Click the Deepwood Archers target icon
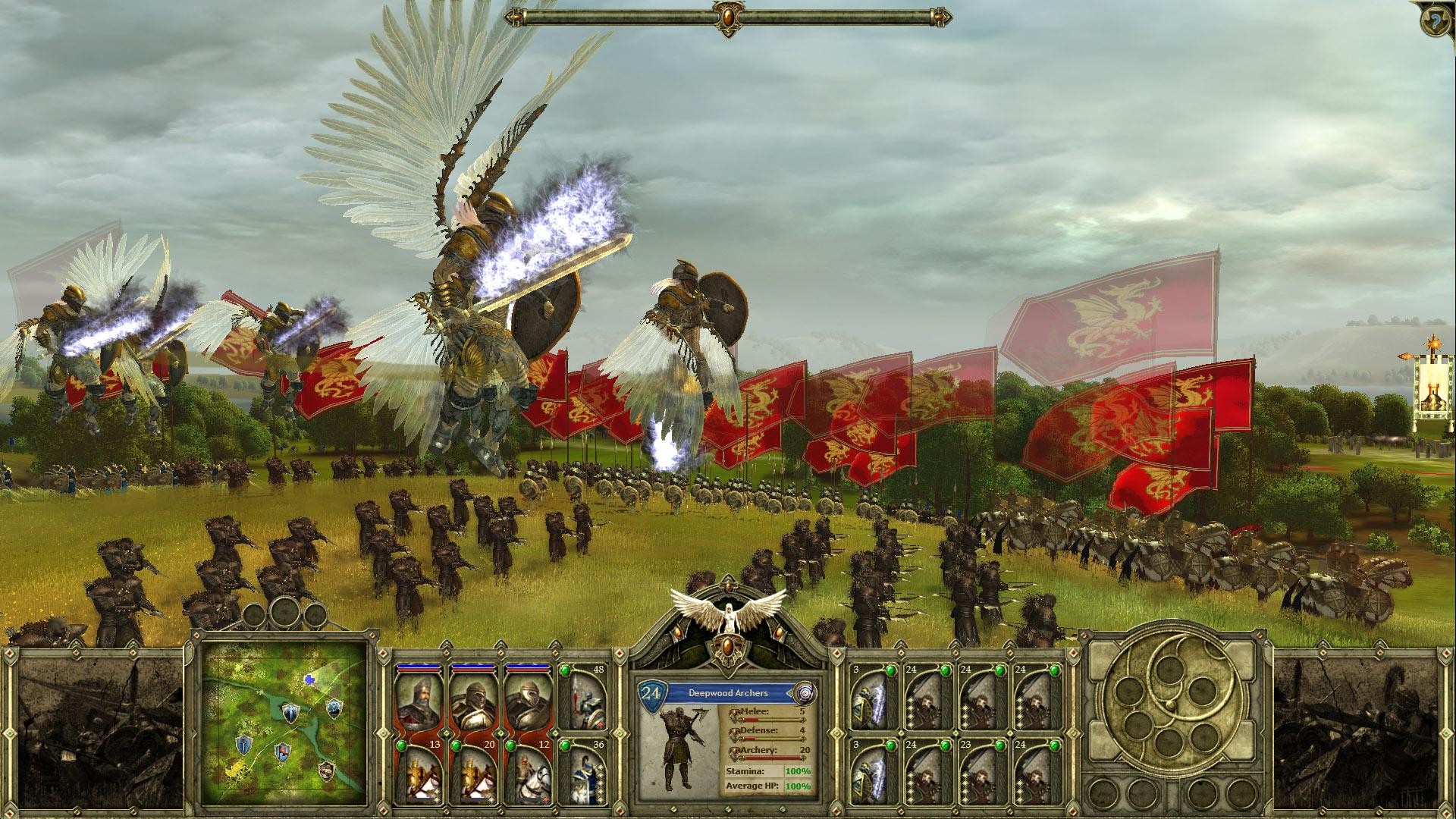The width and height of the screenshot is (1456, 819). tap(803, 692)
